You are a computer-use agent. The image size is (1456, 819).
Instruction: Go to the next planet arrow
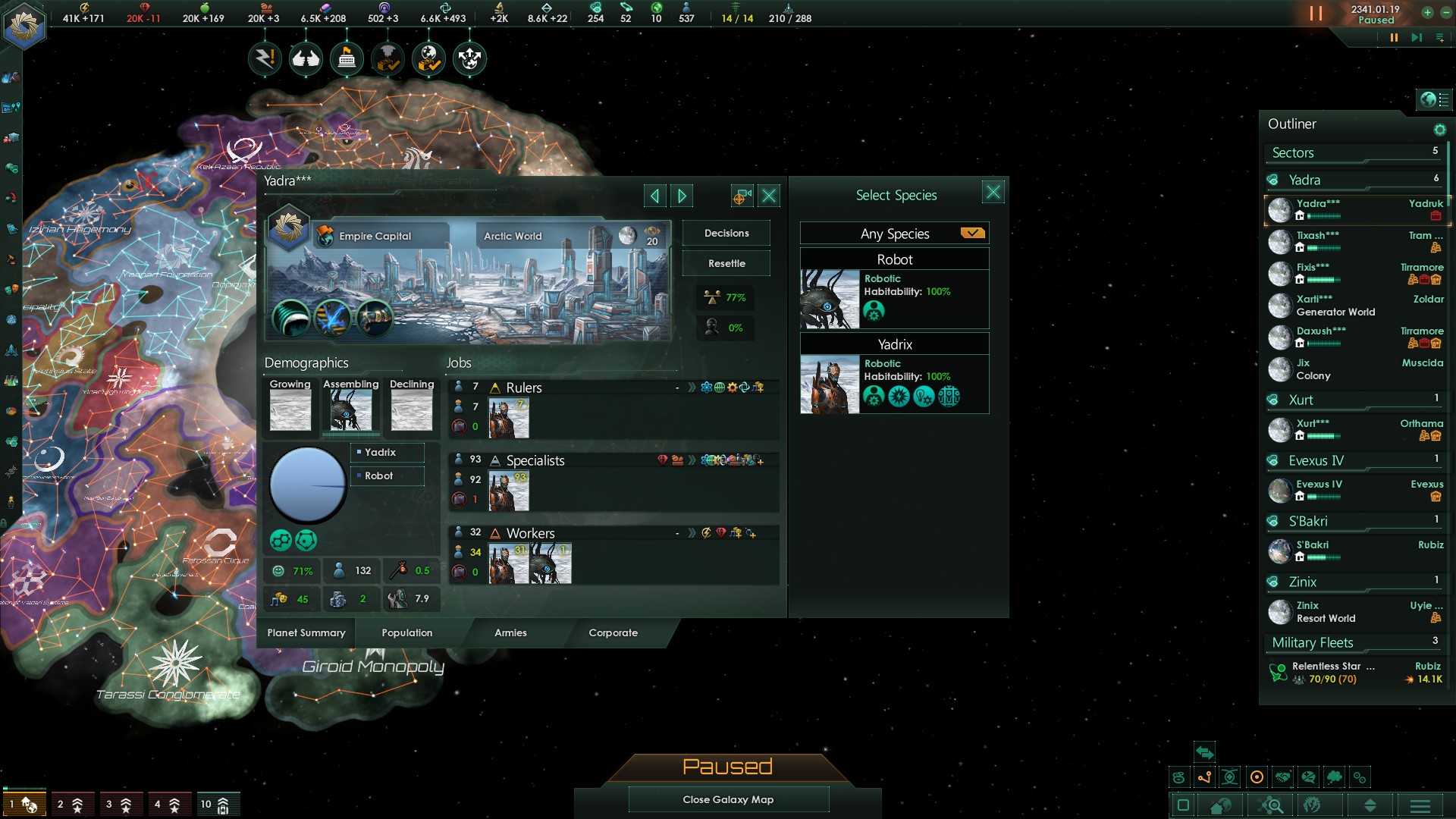682,196
